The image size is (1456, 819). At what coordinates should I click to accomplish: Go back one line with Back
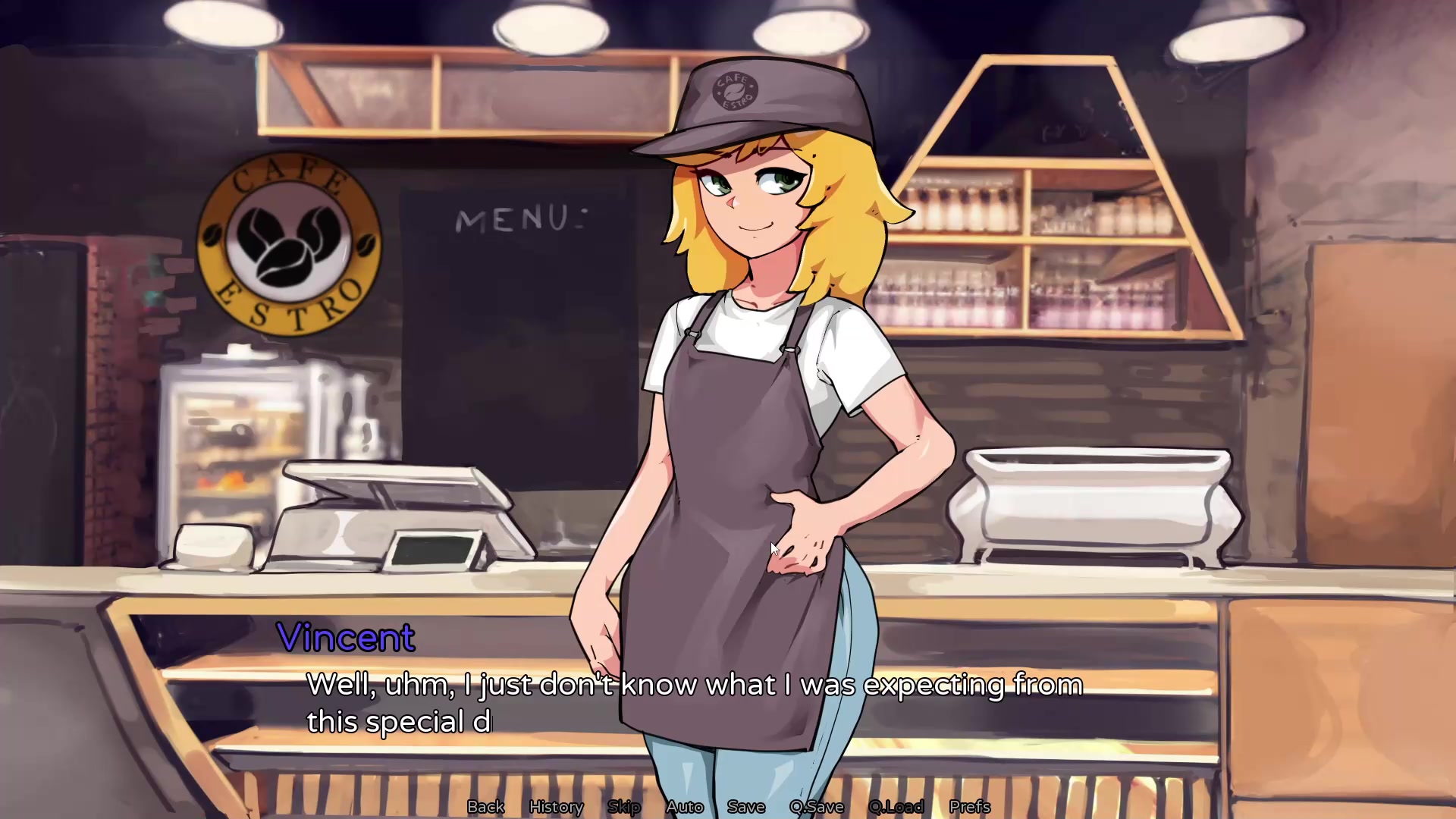pyautogui.click(x=485, y=807)
